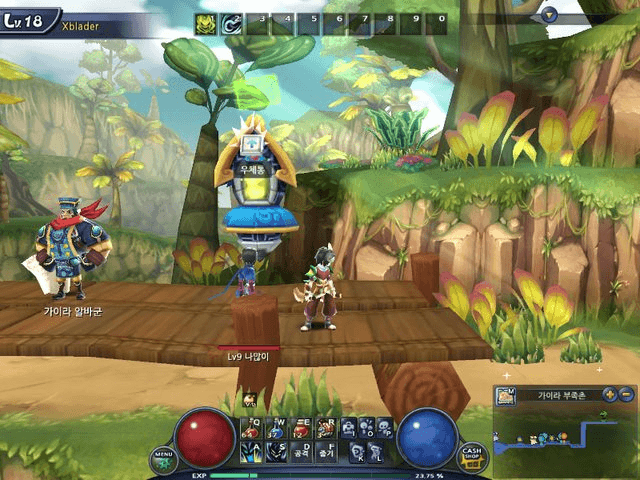Select the pick-up action in F slot
Viewport: 640px width, 480px height.
(324, 452)
